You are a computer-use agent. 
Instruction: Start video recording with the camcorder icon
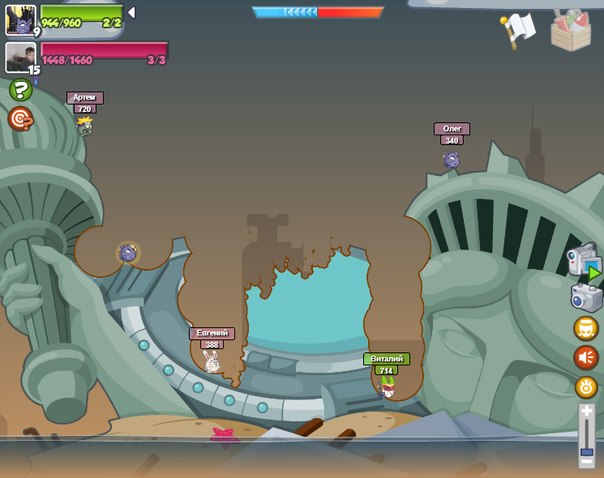coord(584,262)
